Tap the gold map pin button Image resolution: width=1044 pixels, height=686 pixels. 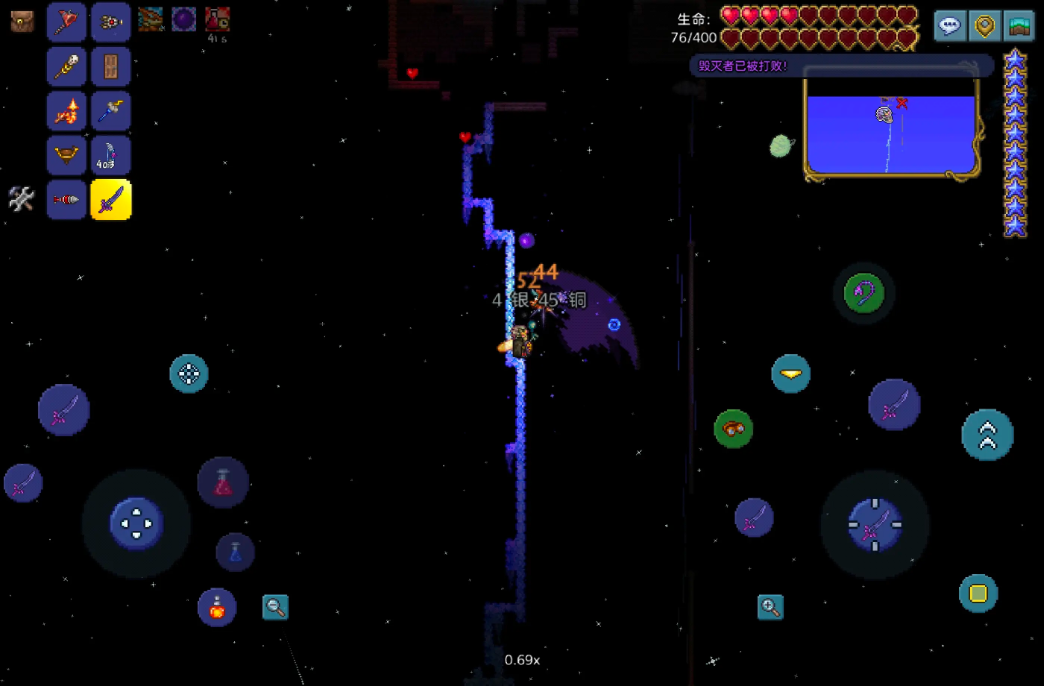(985, 25)
